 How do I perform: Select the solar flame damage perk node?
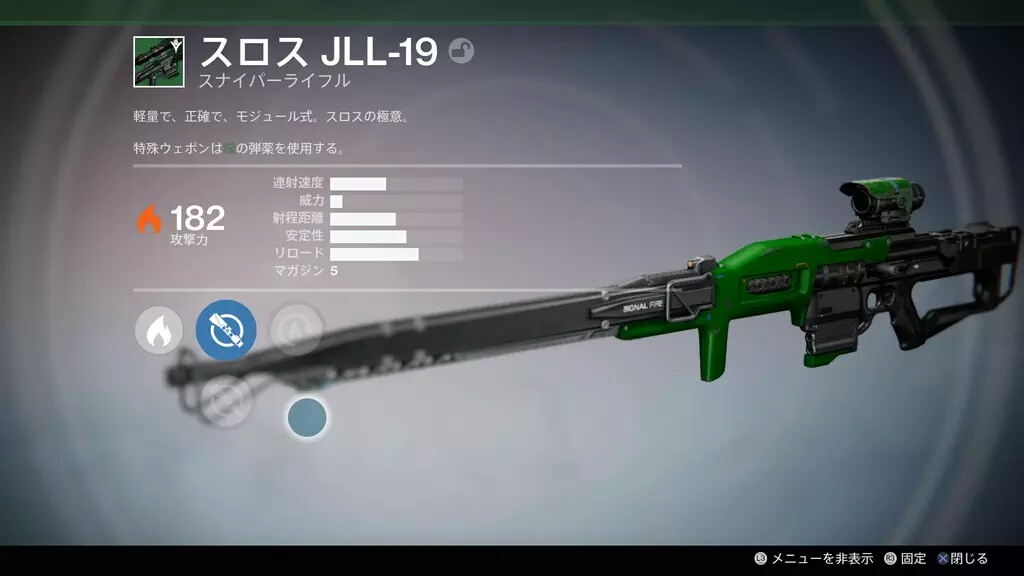159,331
